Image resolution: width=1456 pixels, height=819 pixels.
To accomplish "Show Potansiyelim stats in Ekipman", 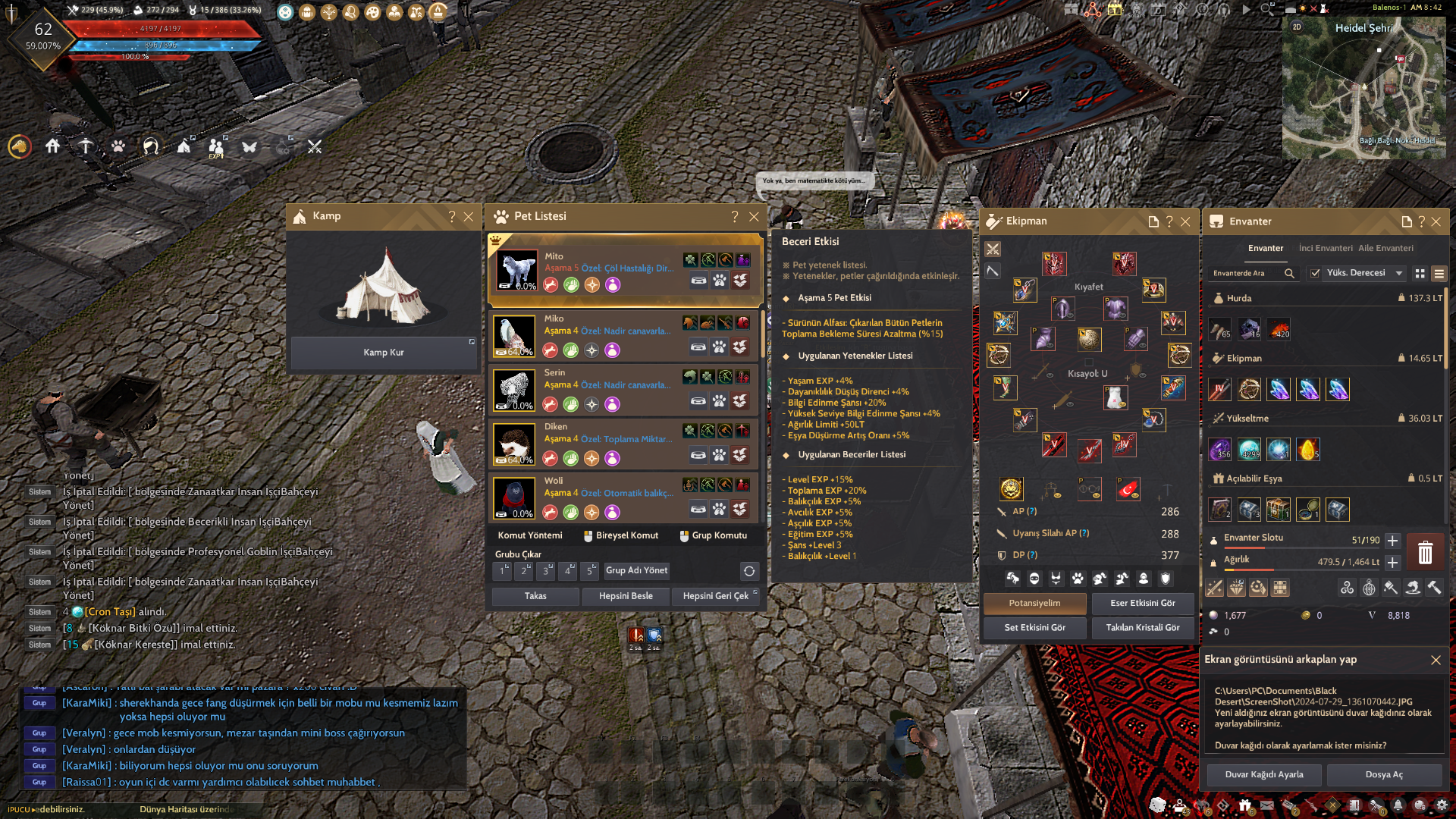I will (1034, 603).
